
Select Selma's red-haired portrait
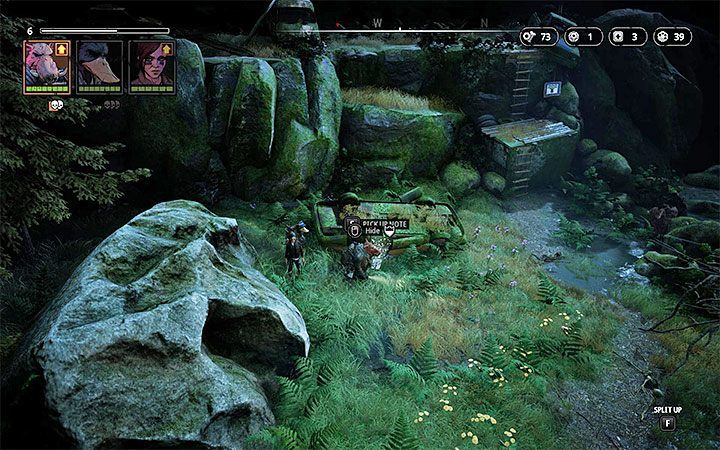point(148,65)
